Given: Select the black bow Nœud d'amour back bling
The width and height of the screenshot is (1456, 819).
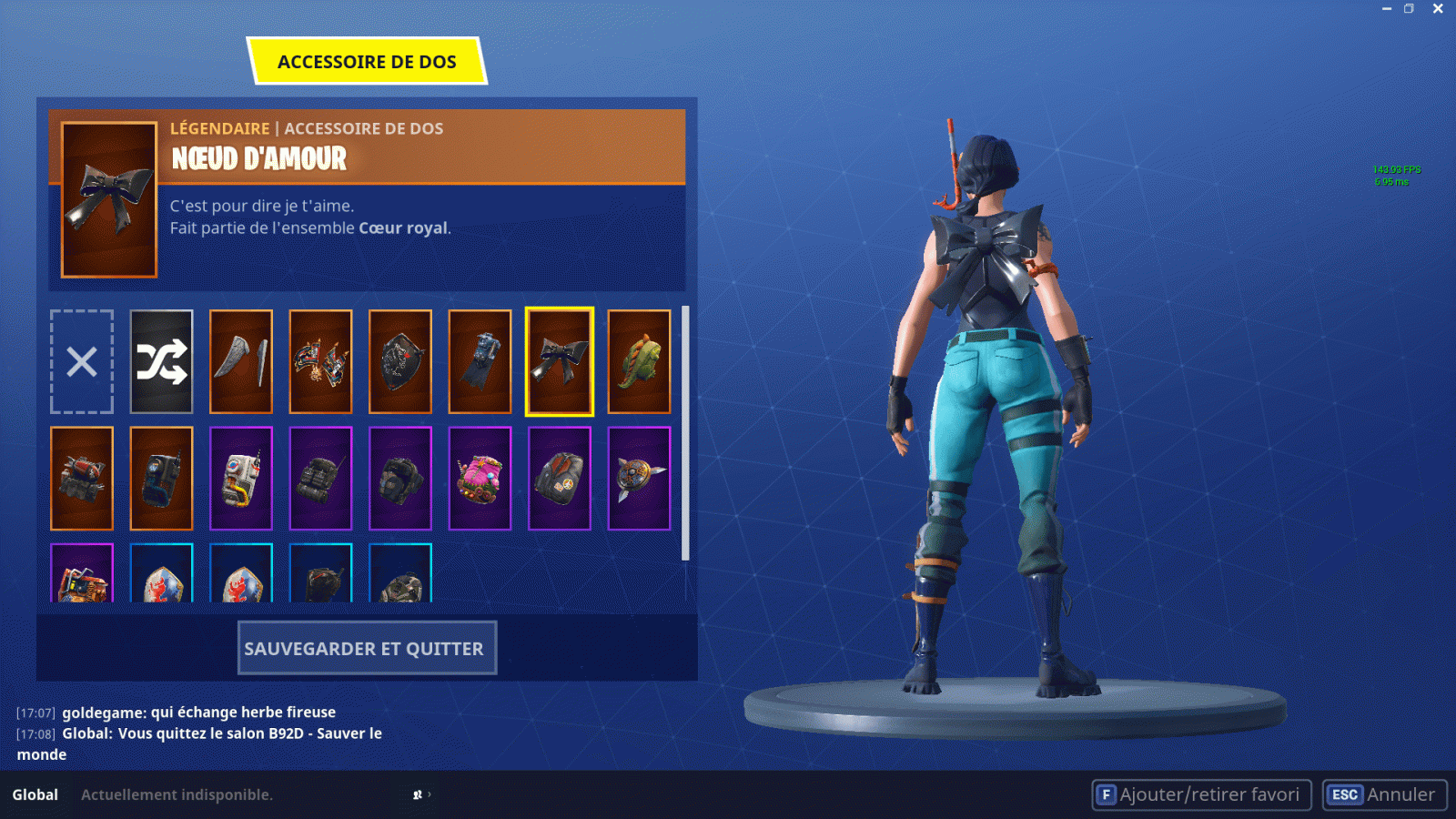Looking at the screenshot, I should pyautogui.click(x=559, y=361).
